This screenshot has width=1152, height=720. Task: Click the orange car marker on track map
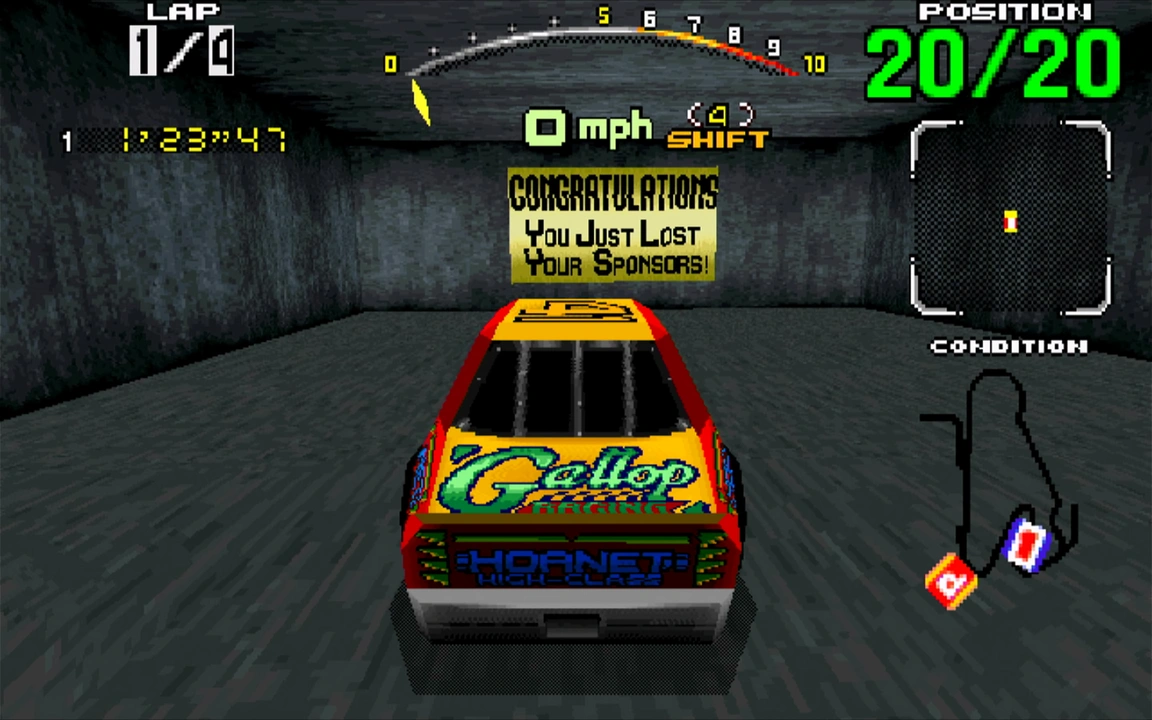coord(952,580)
